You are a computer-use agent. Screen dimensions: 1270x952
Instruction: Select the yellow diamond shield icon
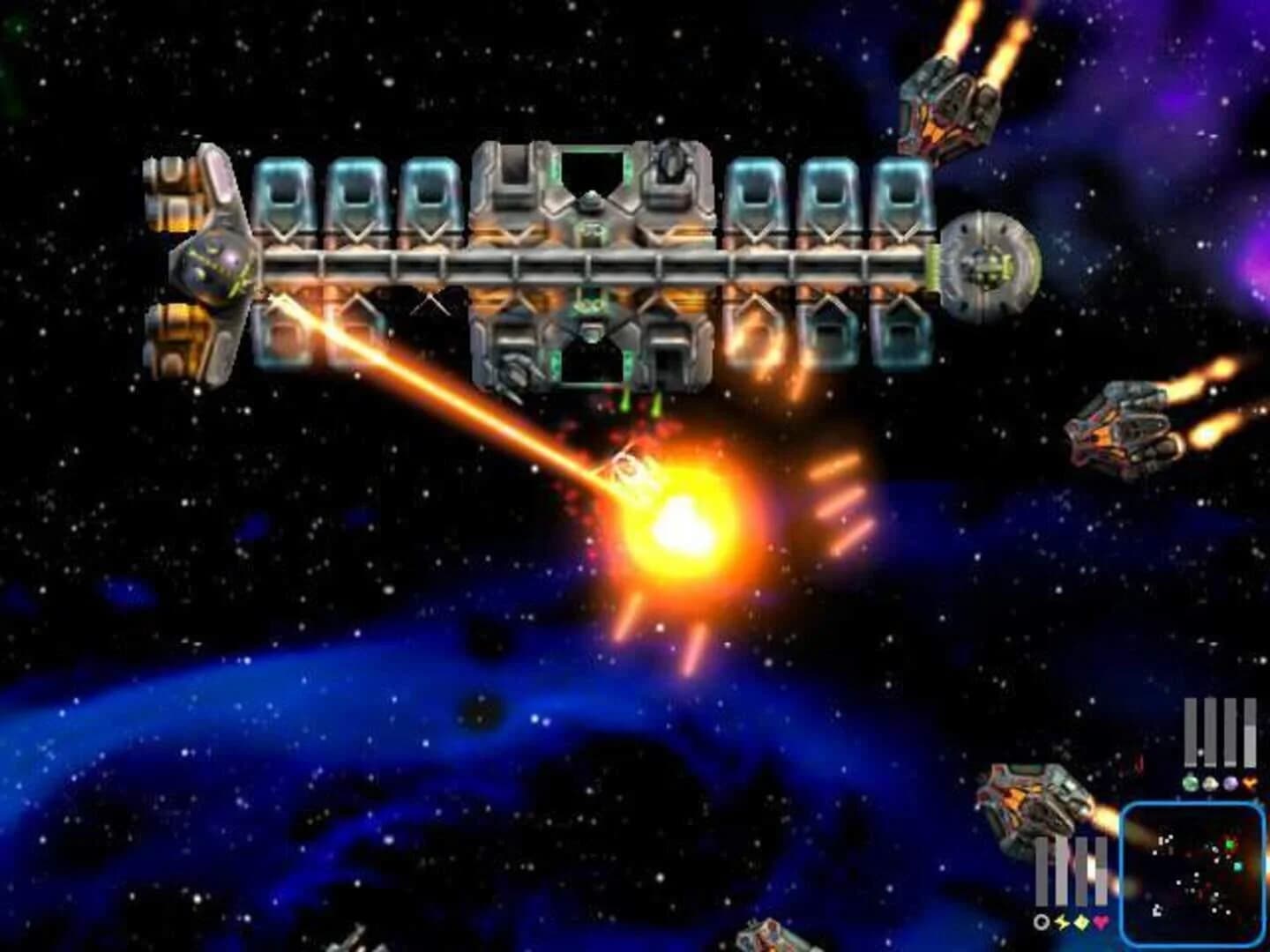pyautogui.click(x=1080, y=923)
